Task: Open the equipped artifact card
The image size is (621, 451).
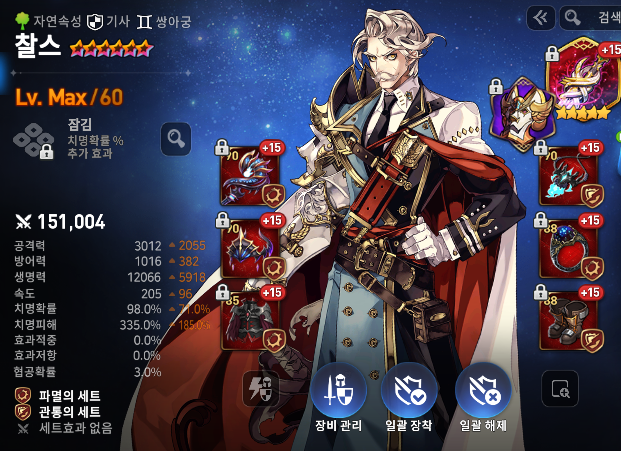Action: point(585,78)
